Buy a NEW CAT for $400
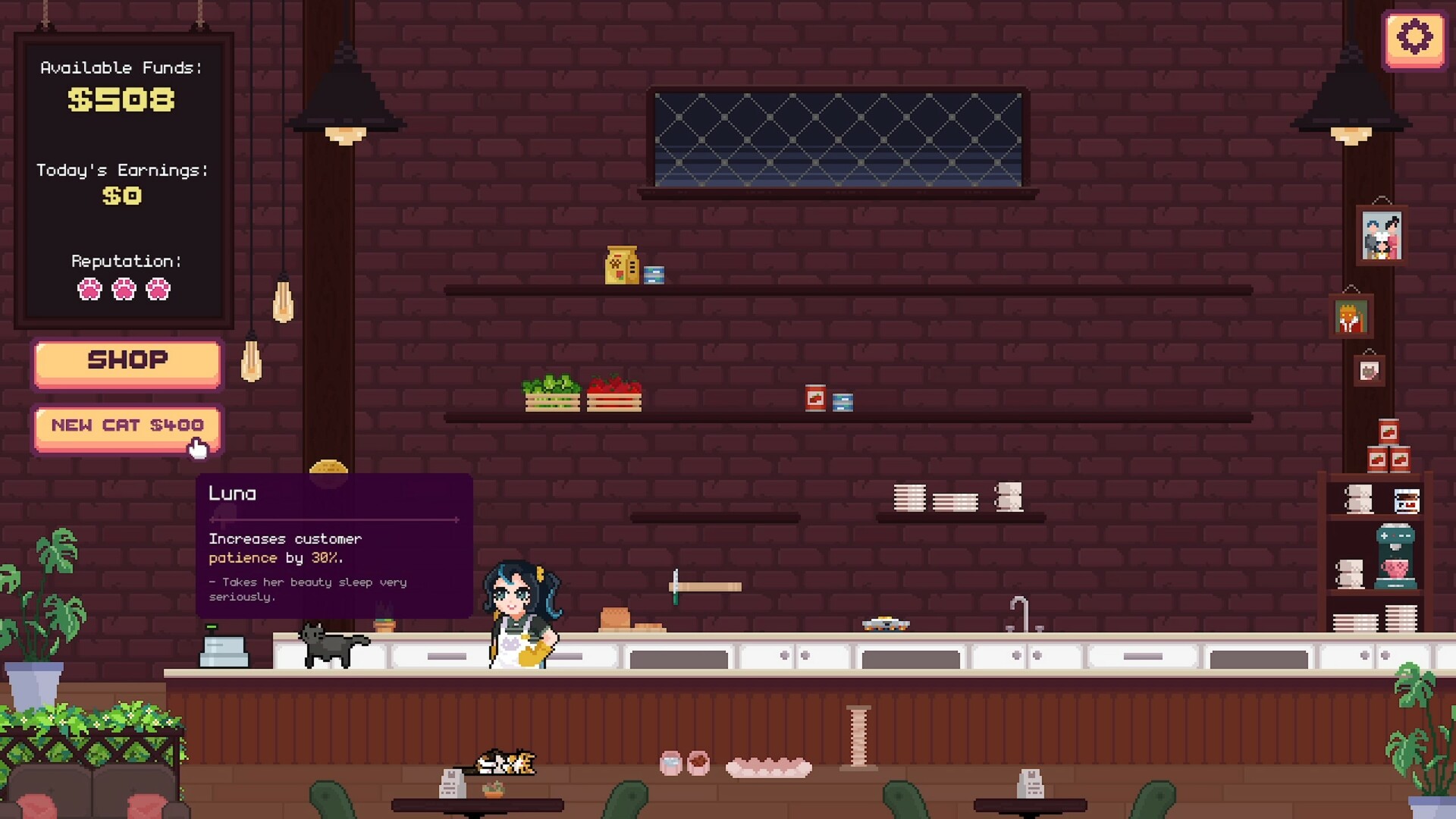The height and width of the screenshot is (819, 1456). click(x=127, y=425)
